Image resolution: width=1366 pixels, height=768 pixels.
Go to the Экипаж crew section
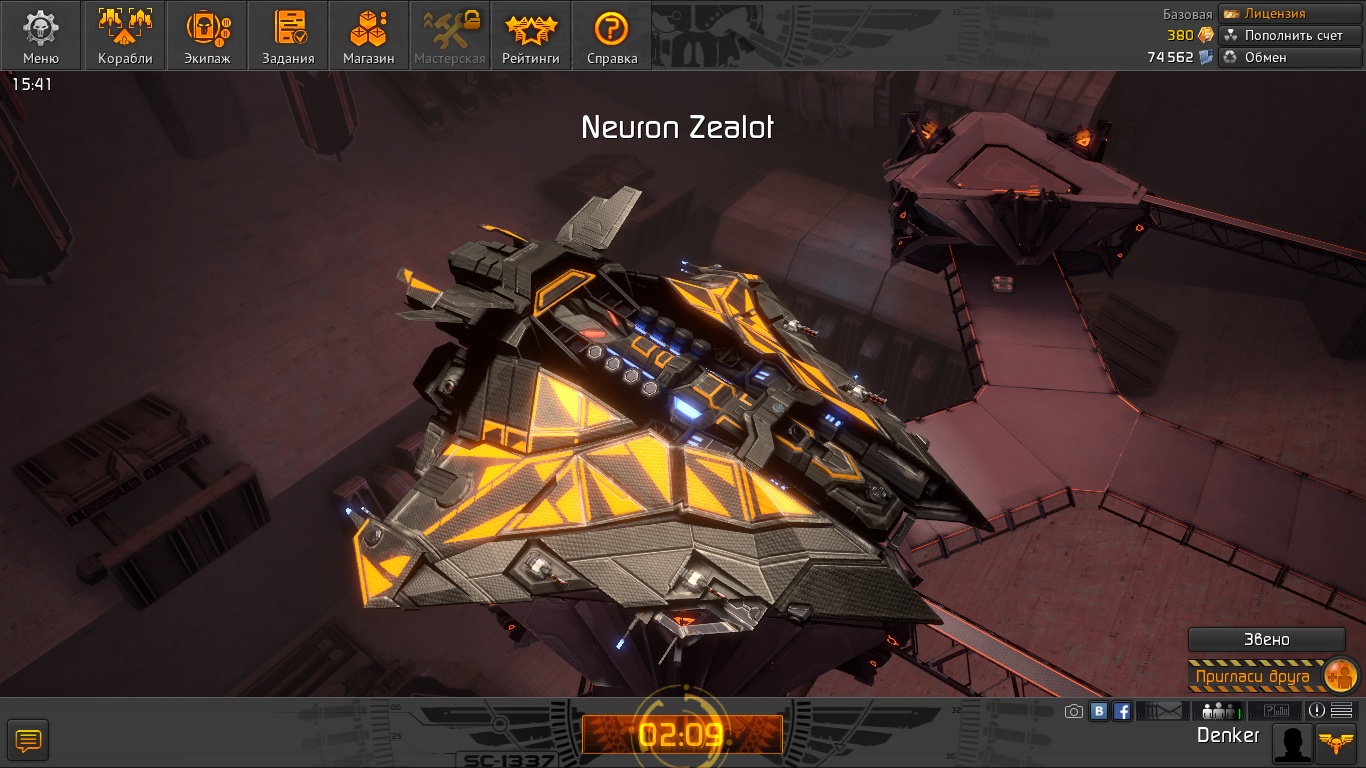(207, 36)
